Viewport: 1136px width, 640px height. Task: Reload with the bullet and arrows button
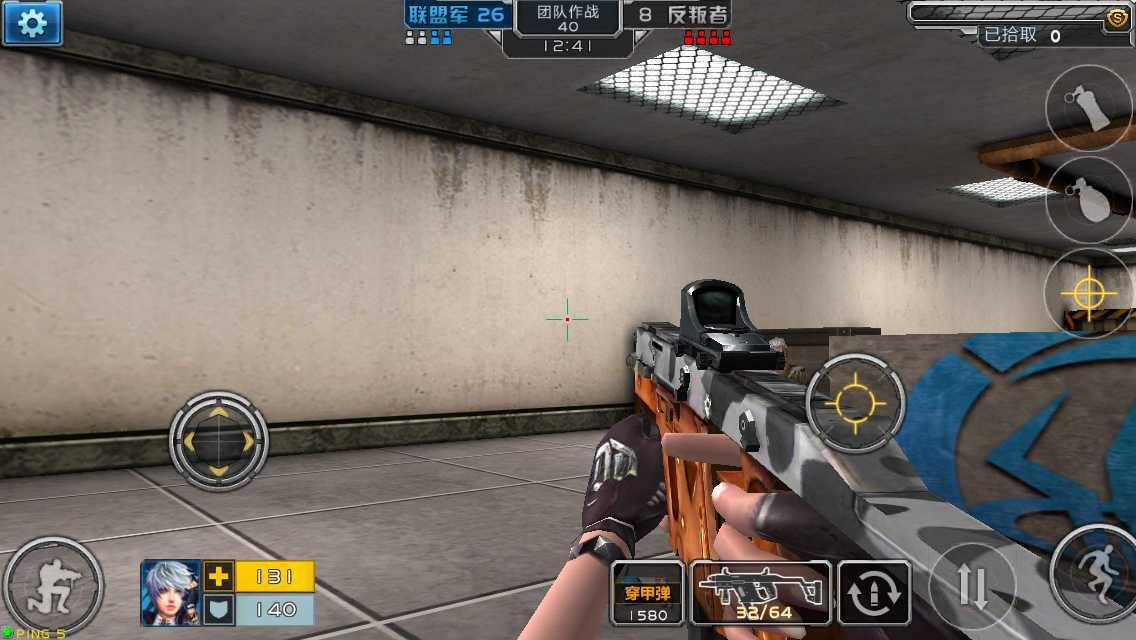[x=874, y=593]
